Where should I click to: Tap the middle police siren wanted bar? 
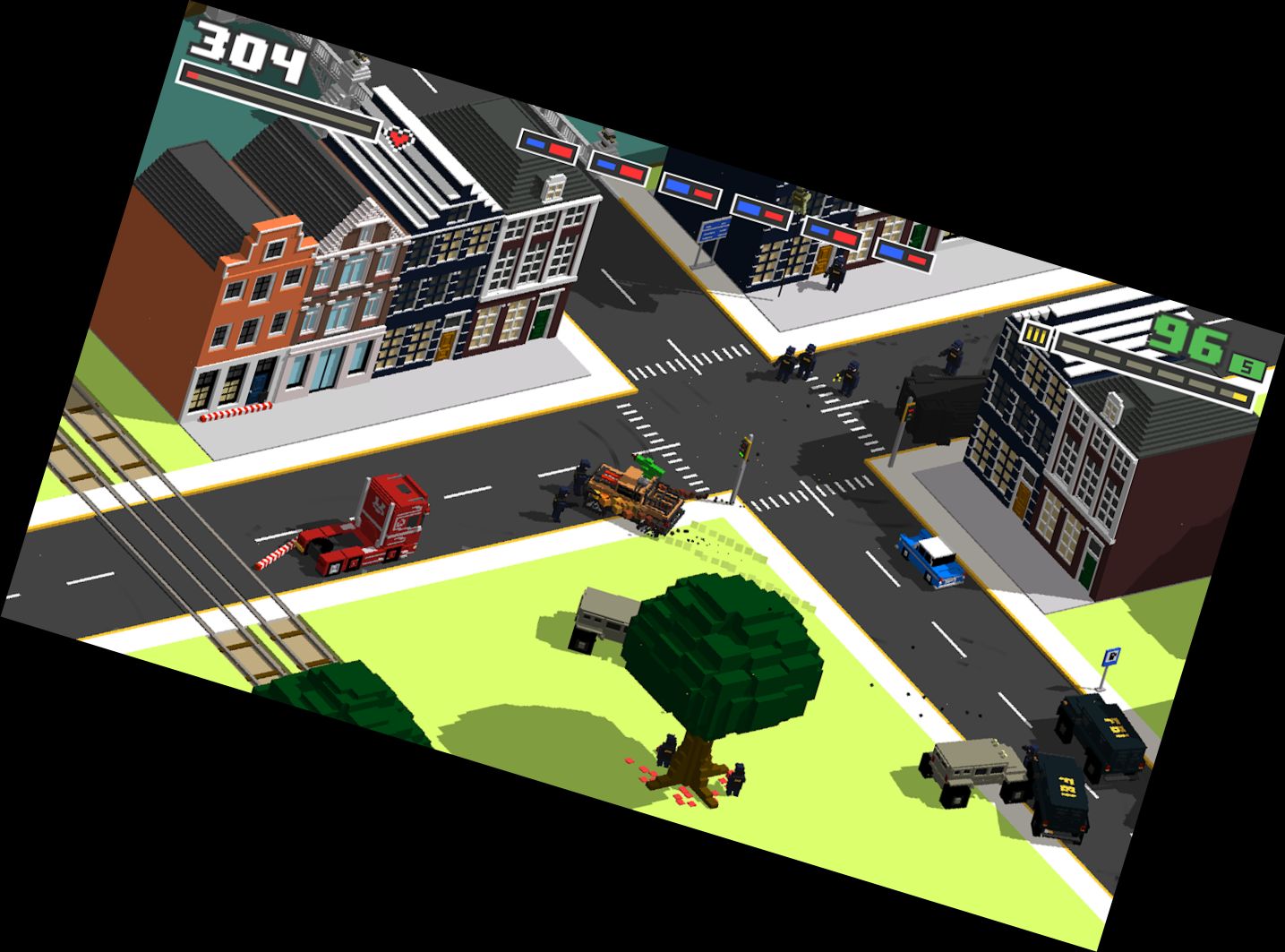coord(690,188)
